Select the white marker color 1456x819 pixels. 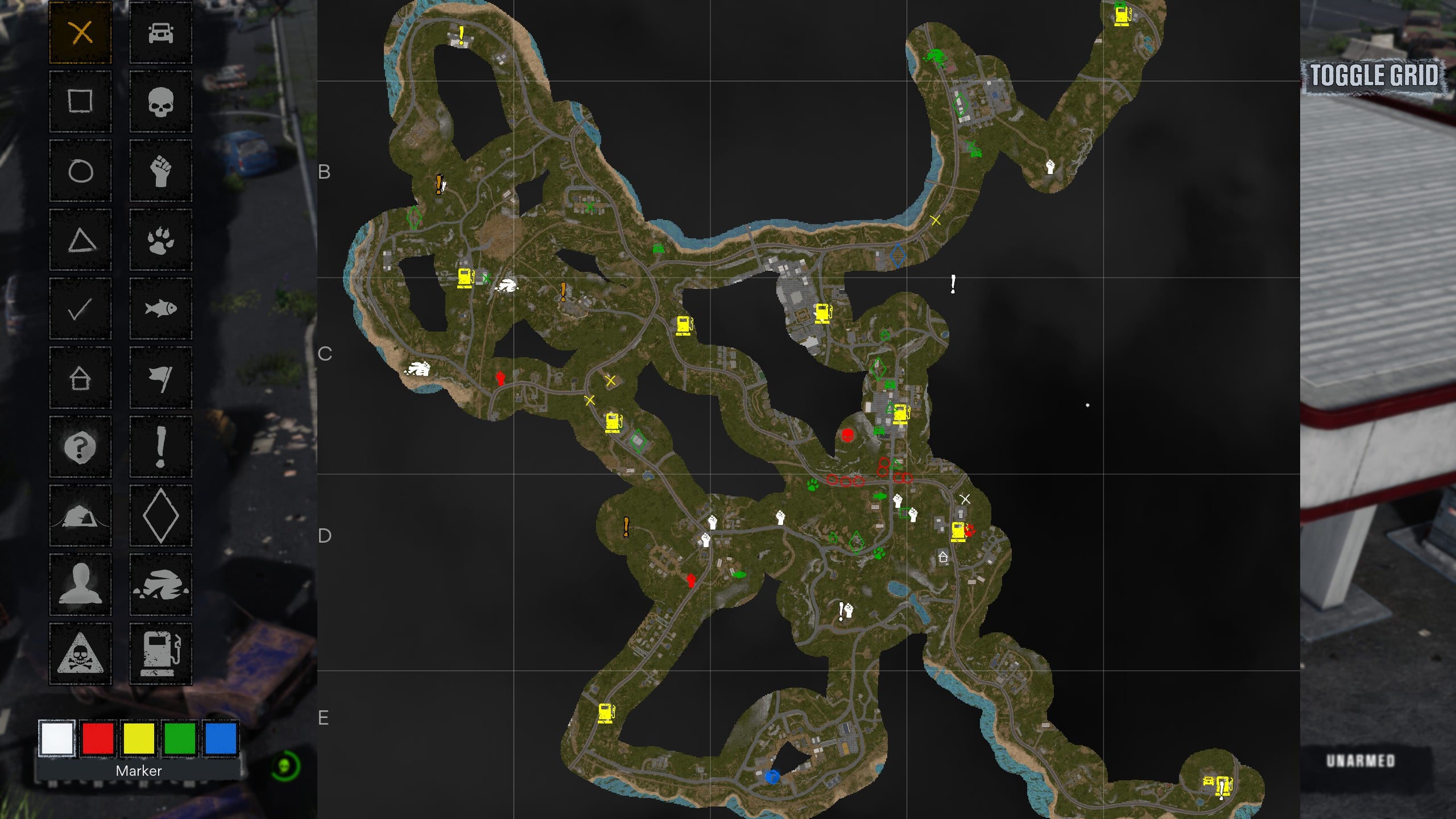[57, 738]
